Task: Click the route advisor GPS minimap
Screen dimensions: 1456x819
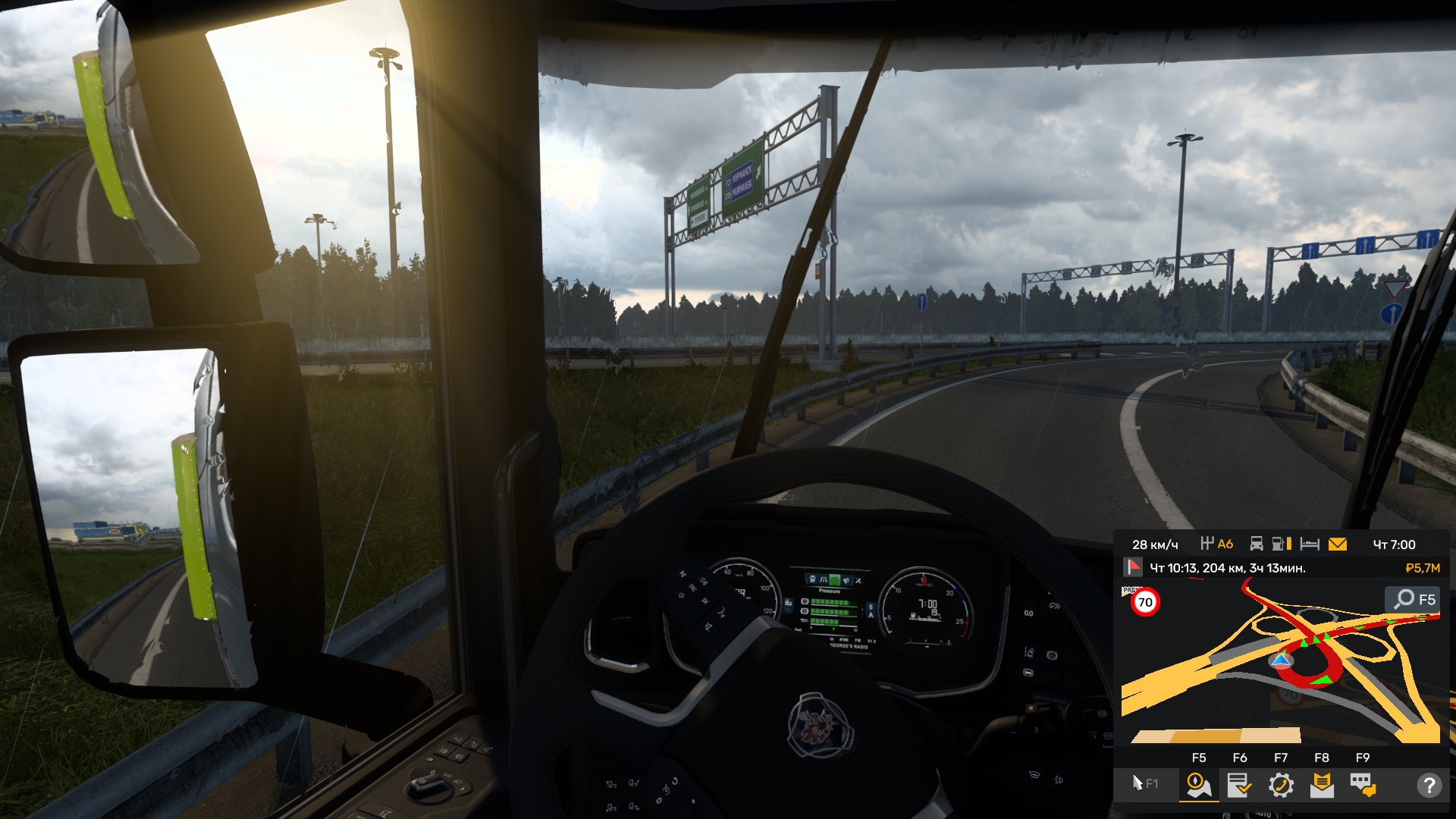Action: (x=1282, y=667)
